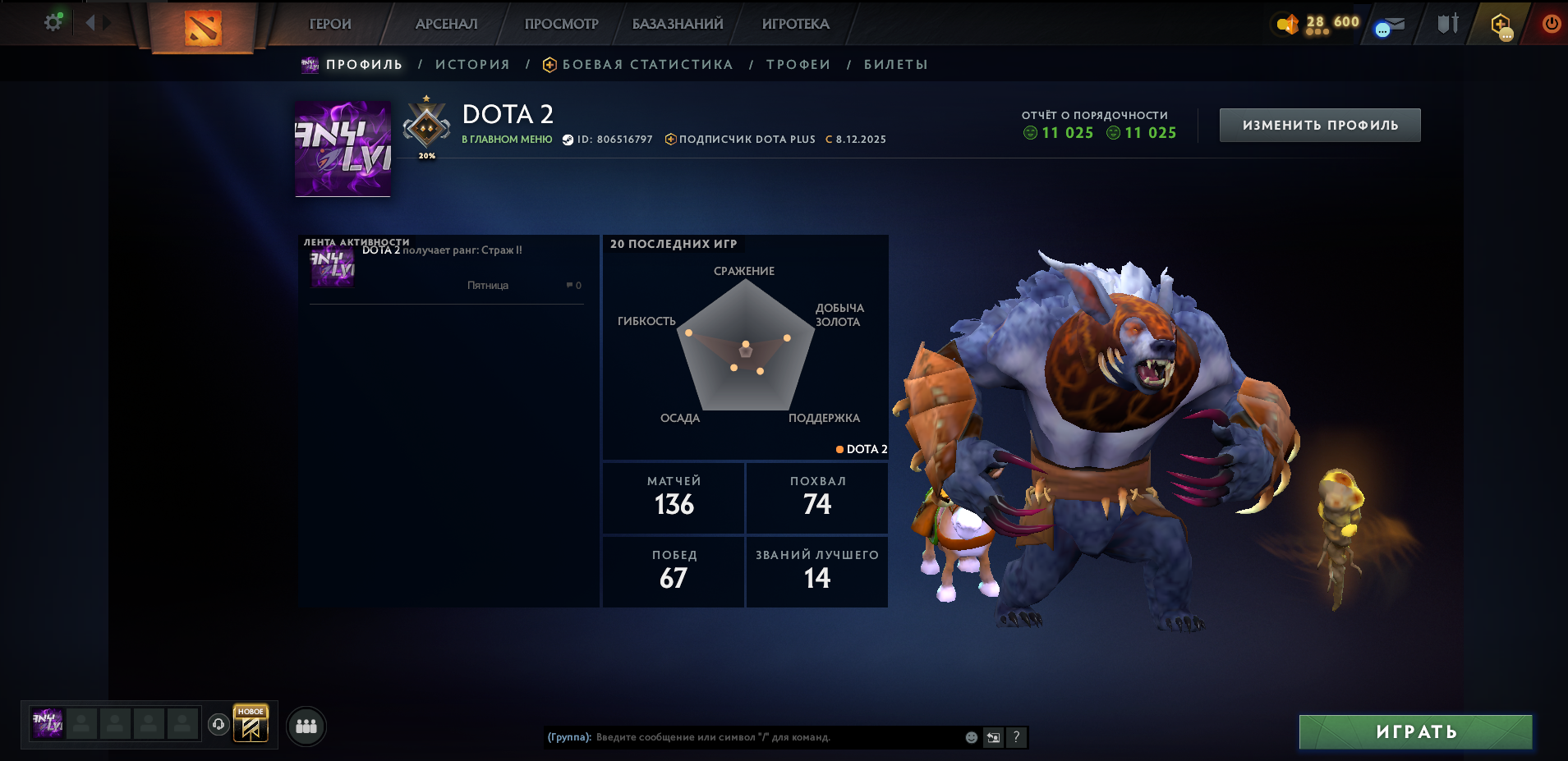Image resolution: width=1568 pixels, height=761 pixels.
Task: Start matchmaking with the ИГРАТЬ button
Action: 1416,732
